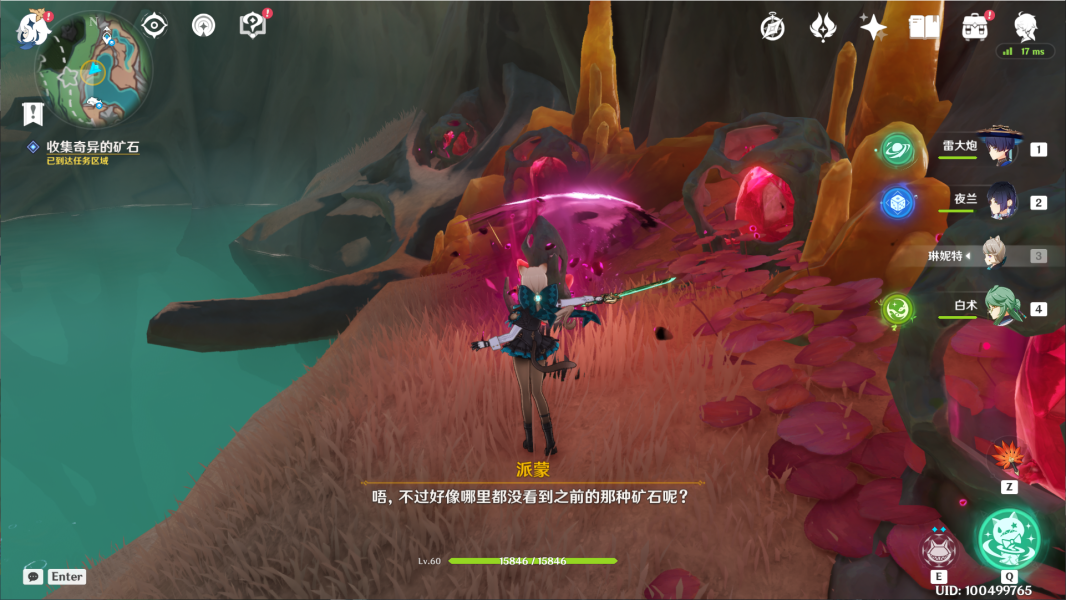This screenshot has width=1066, height=600.
Task: Switch to party member 夜兰
Action: [1001, 202]
